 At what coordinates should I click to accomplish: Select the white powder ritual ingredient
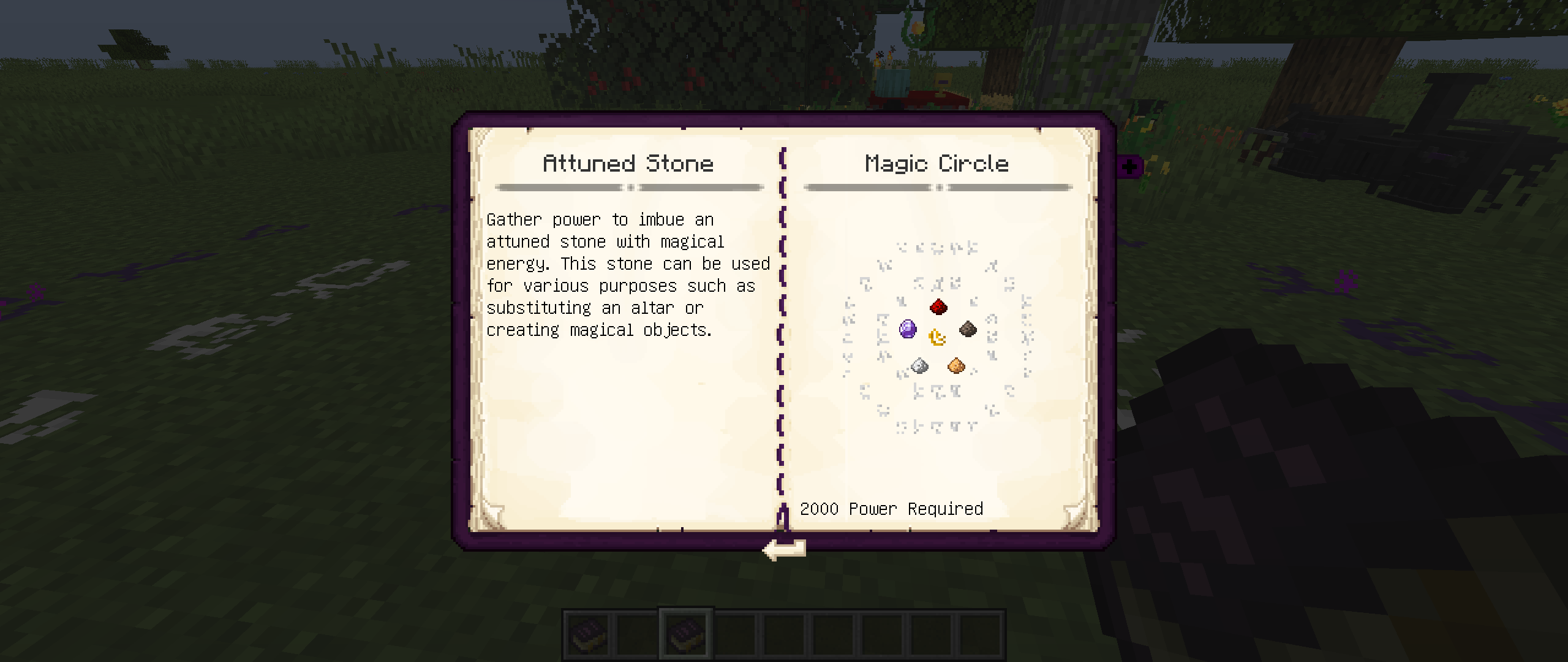(x=919, y=366)
